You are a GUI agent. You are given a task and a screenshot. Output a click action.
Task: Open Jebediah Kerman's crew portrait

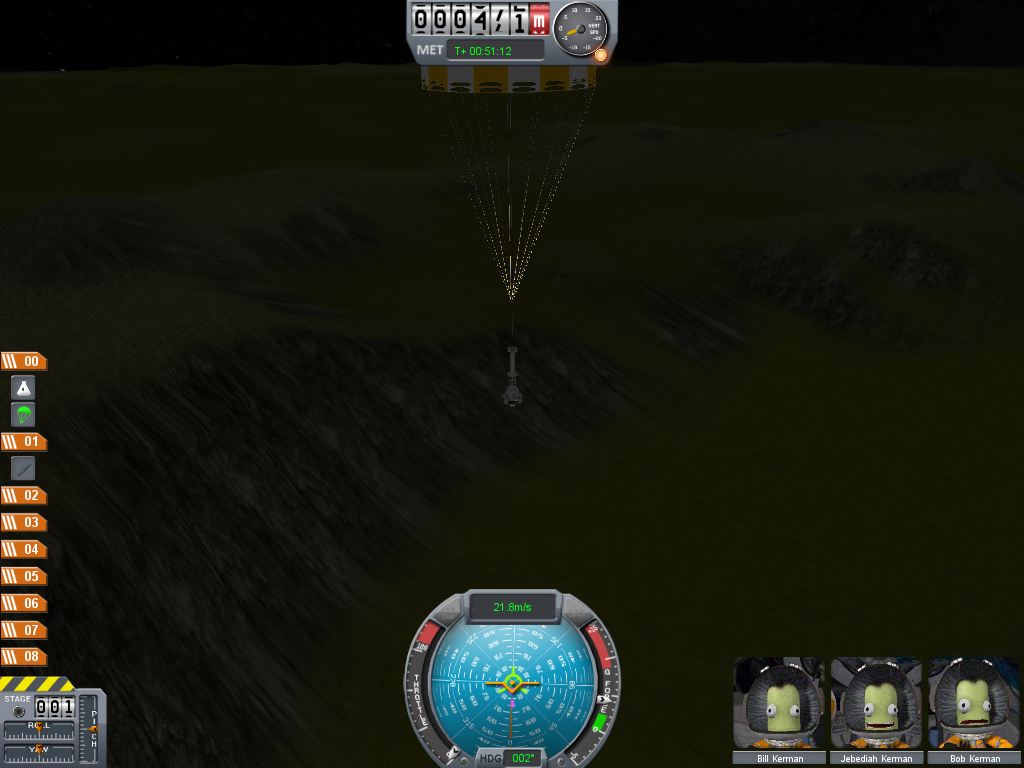point(877,703)
